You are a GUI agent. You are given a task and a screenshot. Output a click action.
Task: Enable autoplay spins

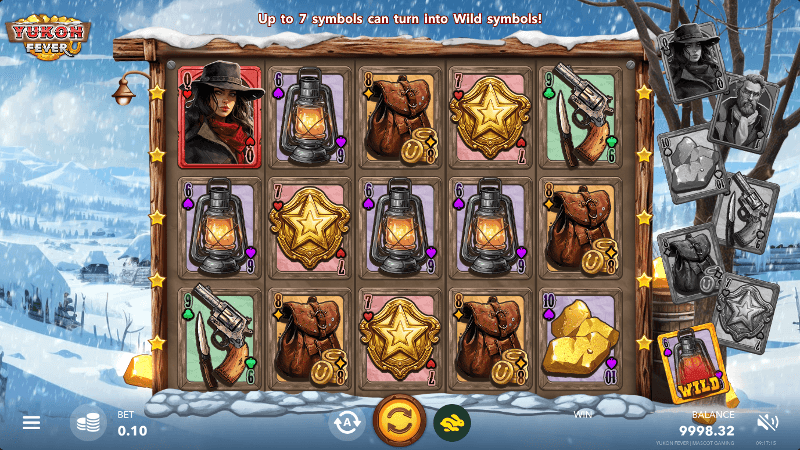(347, 423)
